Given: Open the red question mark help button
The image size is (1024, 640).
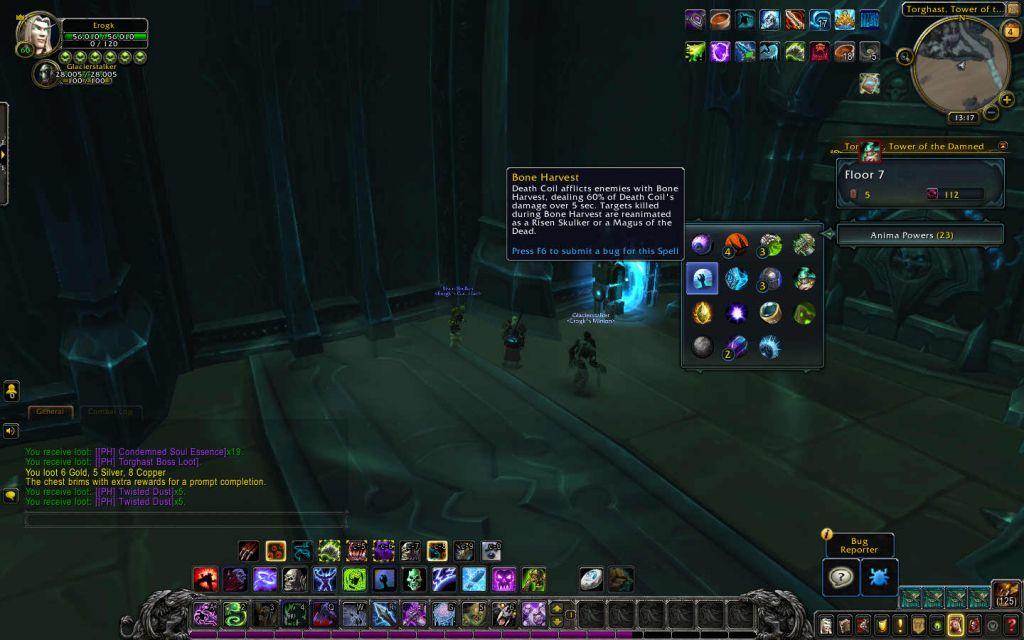Looking at the screenshot, I should pyautogui.click(x=1012, y=626).
